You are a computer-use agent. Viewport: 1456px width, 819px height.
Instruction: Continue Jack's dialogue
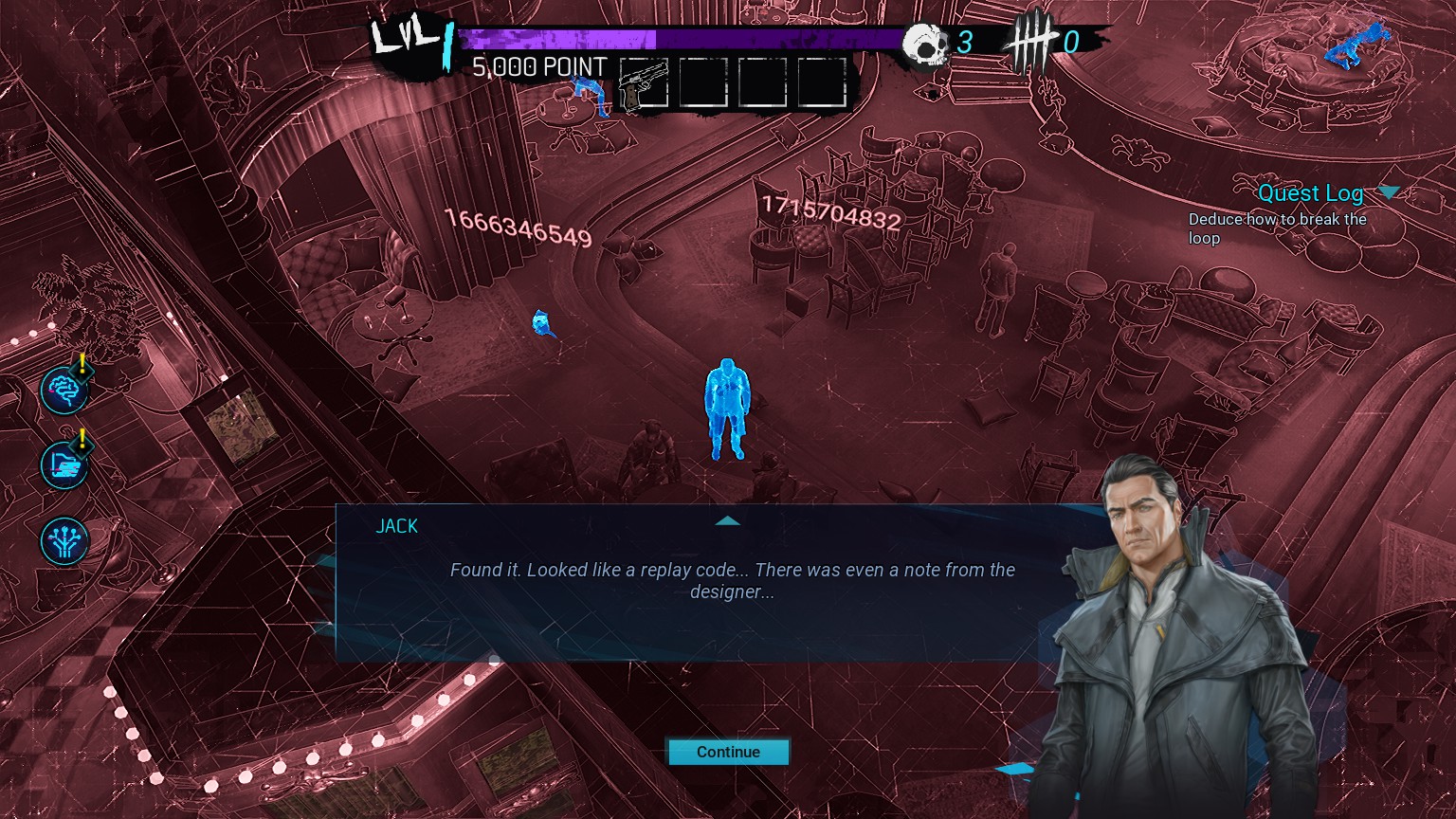[728, 752]
